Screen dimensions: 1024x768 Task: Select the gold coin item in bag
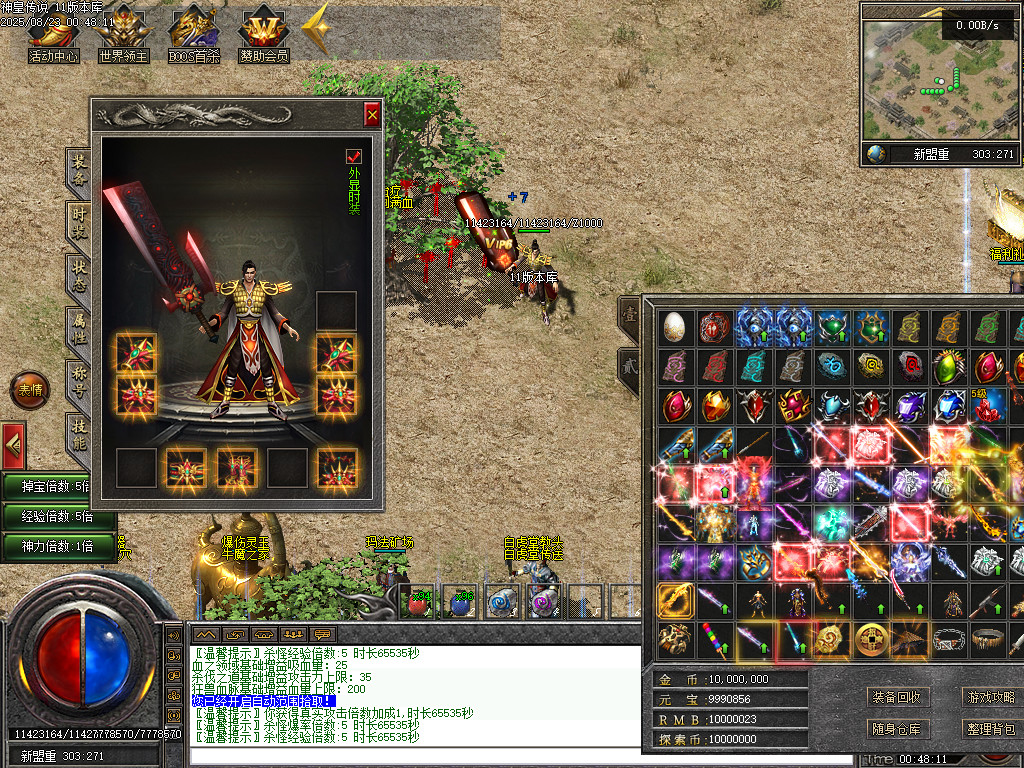pyautogui.click(x=870, y=640)
